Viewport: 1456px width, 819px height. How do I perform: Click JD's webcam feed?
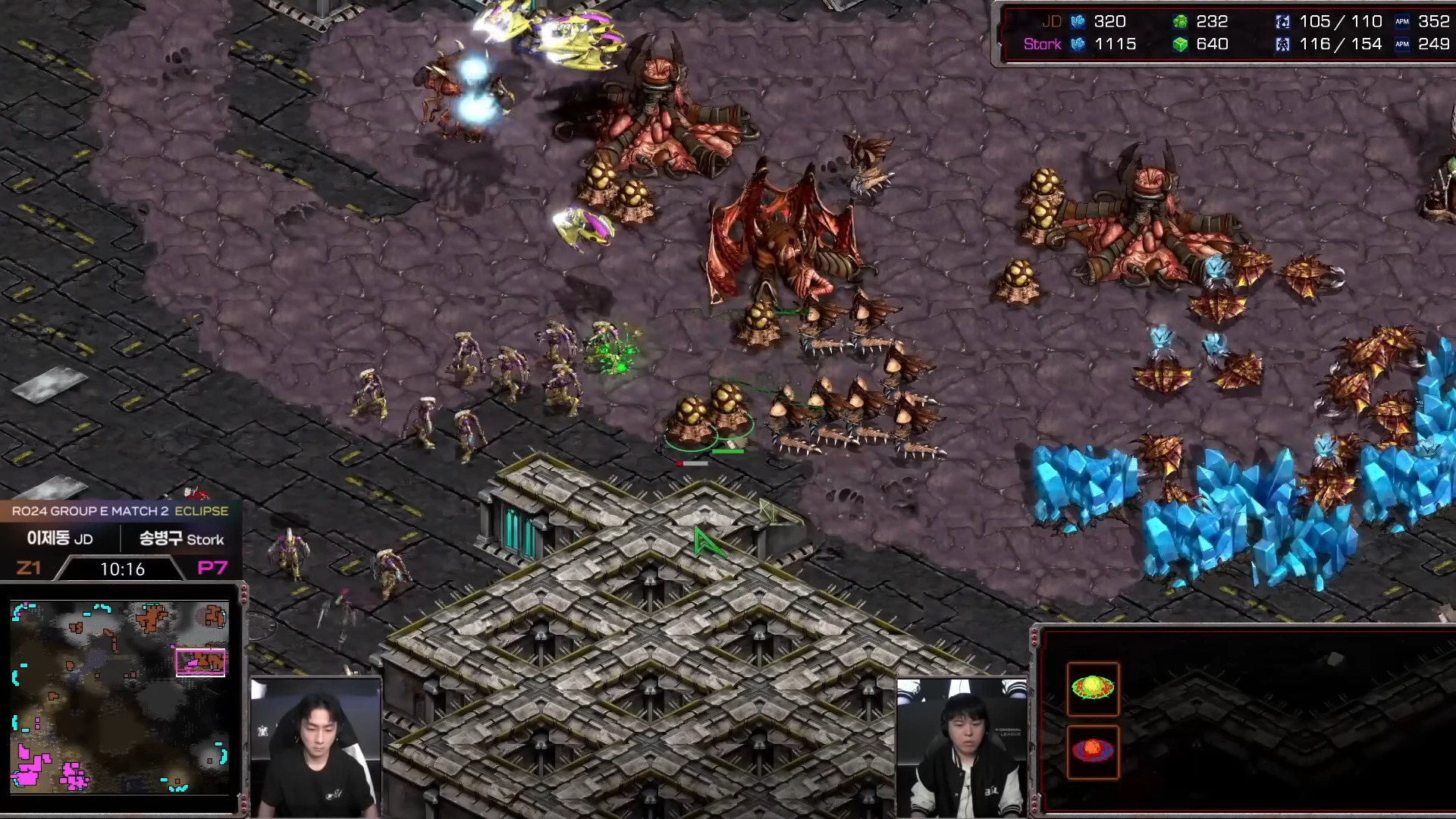pyautogui.click(x=315, y=748)
